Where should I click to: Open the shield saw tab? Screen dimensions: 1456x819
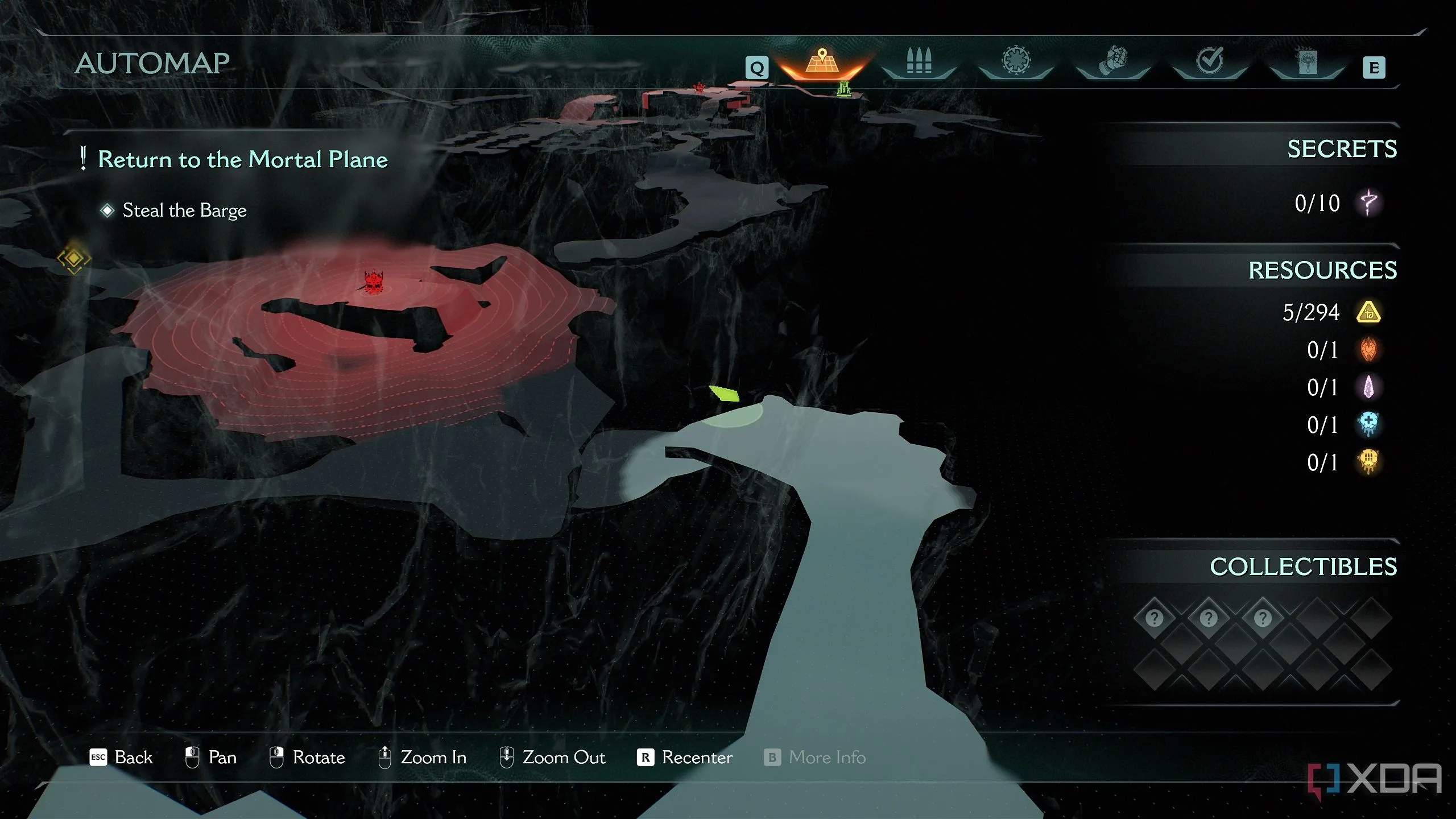(1016, 60)
